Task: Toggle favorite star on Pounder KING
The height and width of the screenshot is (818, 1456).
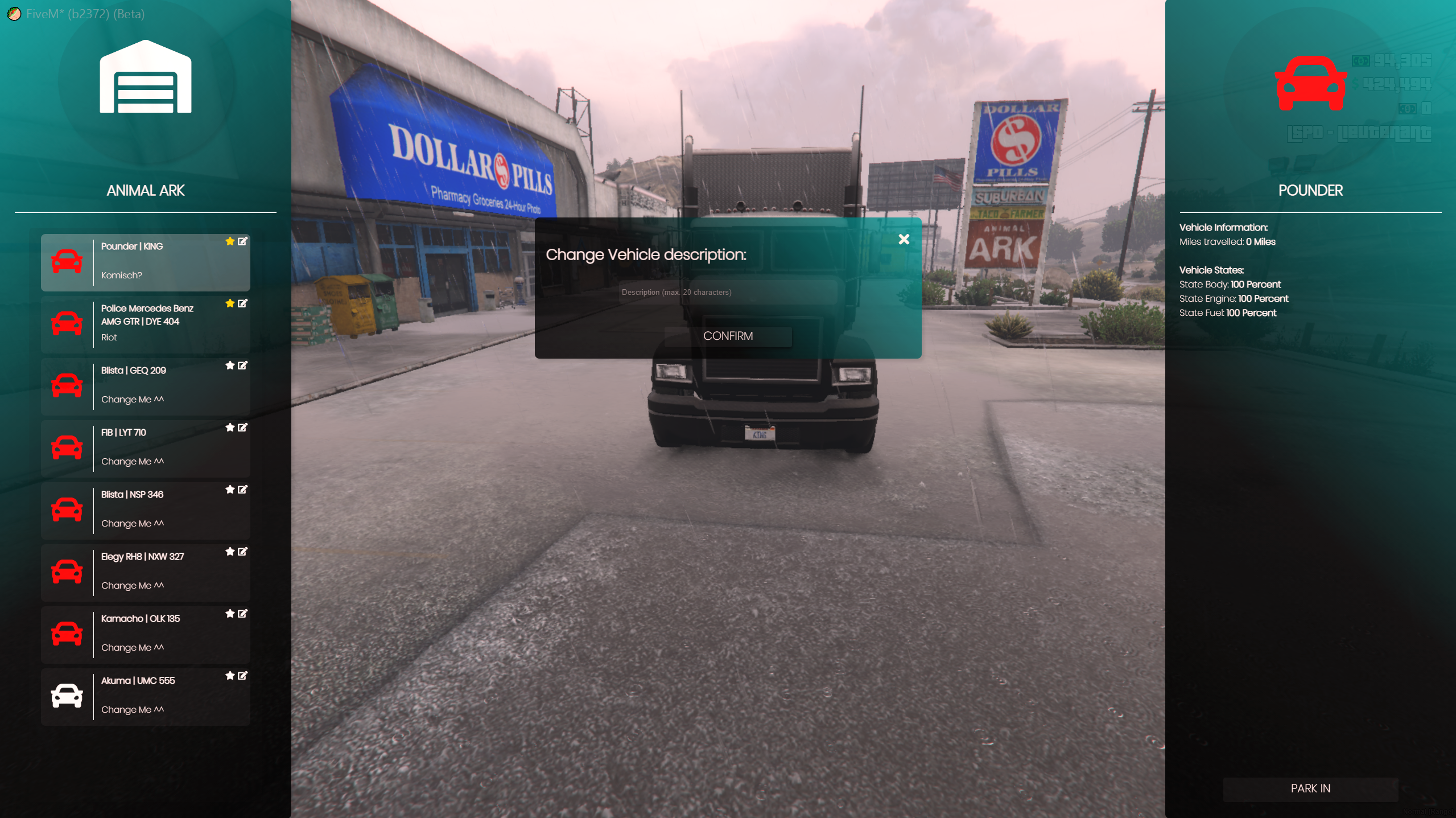Action: click(230, 241)
